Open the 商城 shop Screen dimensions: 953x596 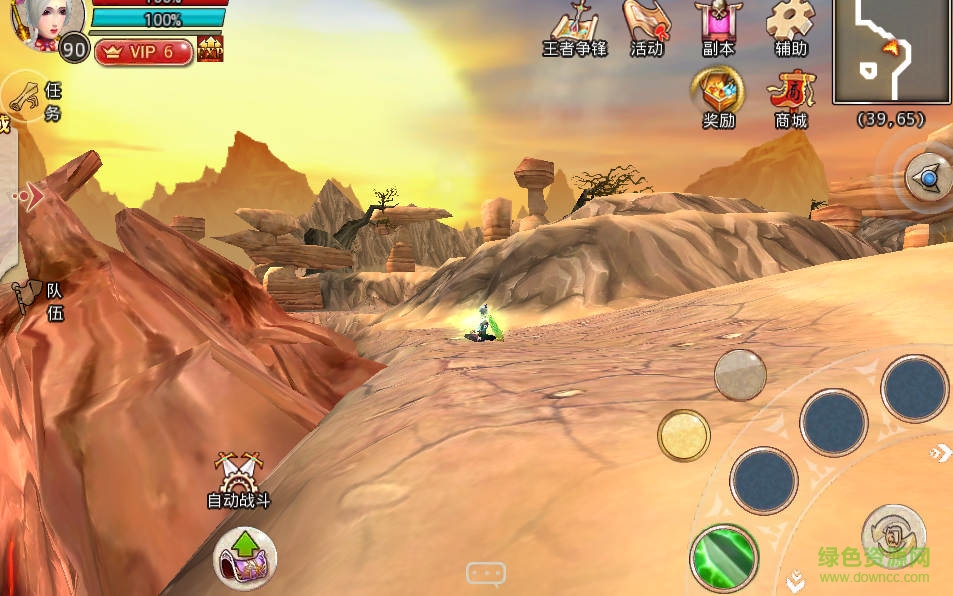pos(791,97)
